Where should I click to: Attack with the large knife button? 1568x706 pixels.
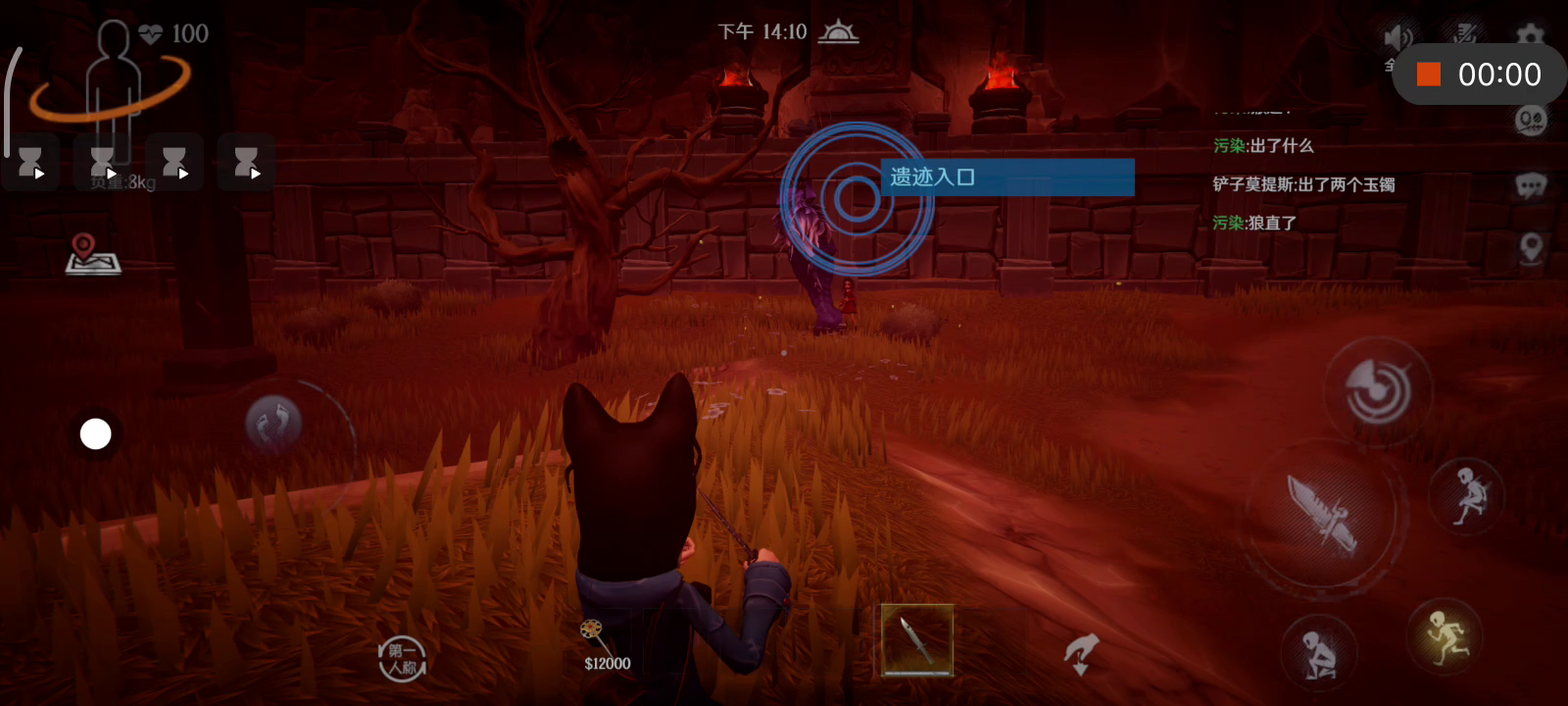click(x=1323, y=513)
